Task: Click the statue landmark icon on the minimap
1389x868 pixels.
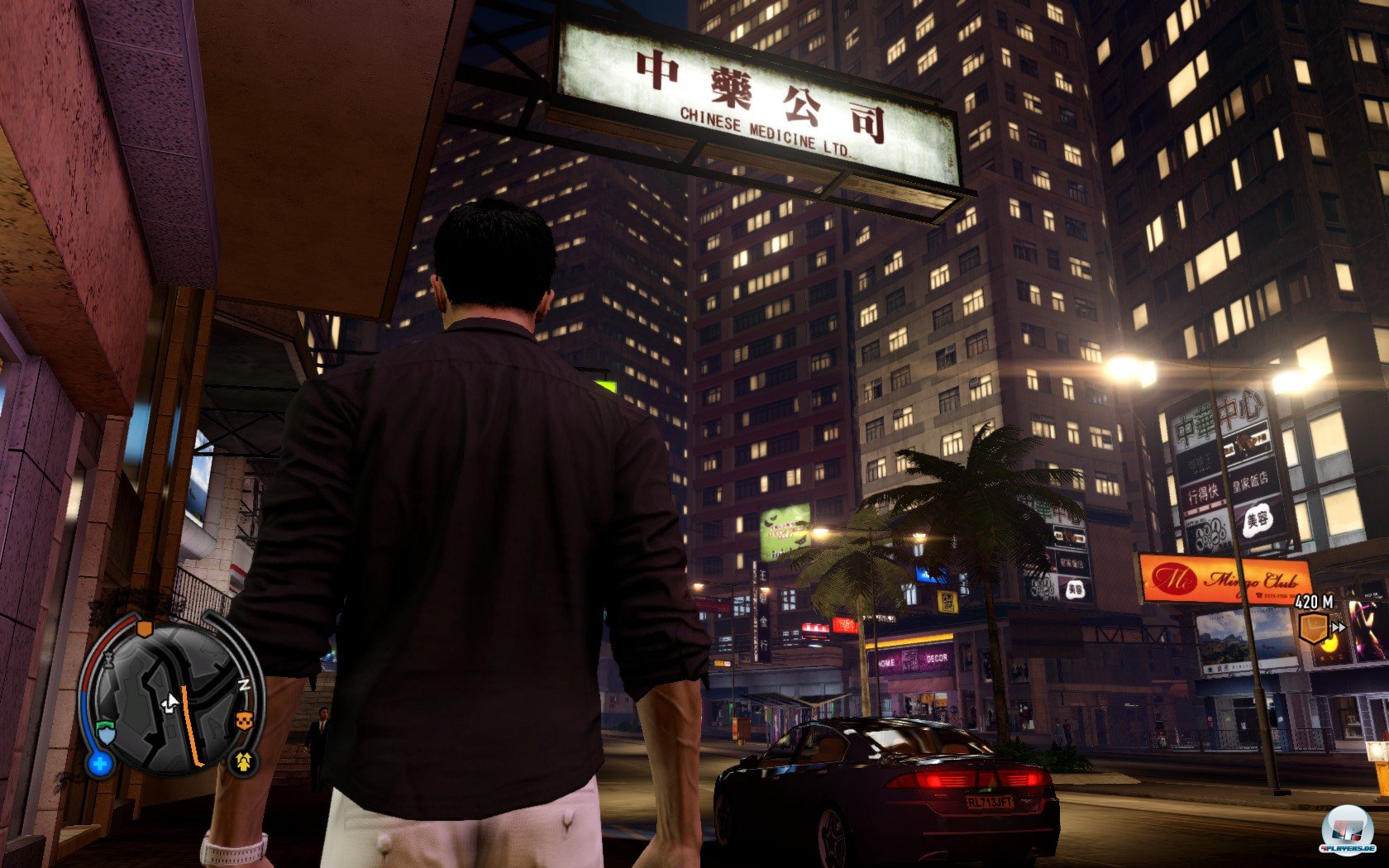Action: (x=109, y=661)
